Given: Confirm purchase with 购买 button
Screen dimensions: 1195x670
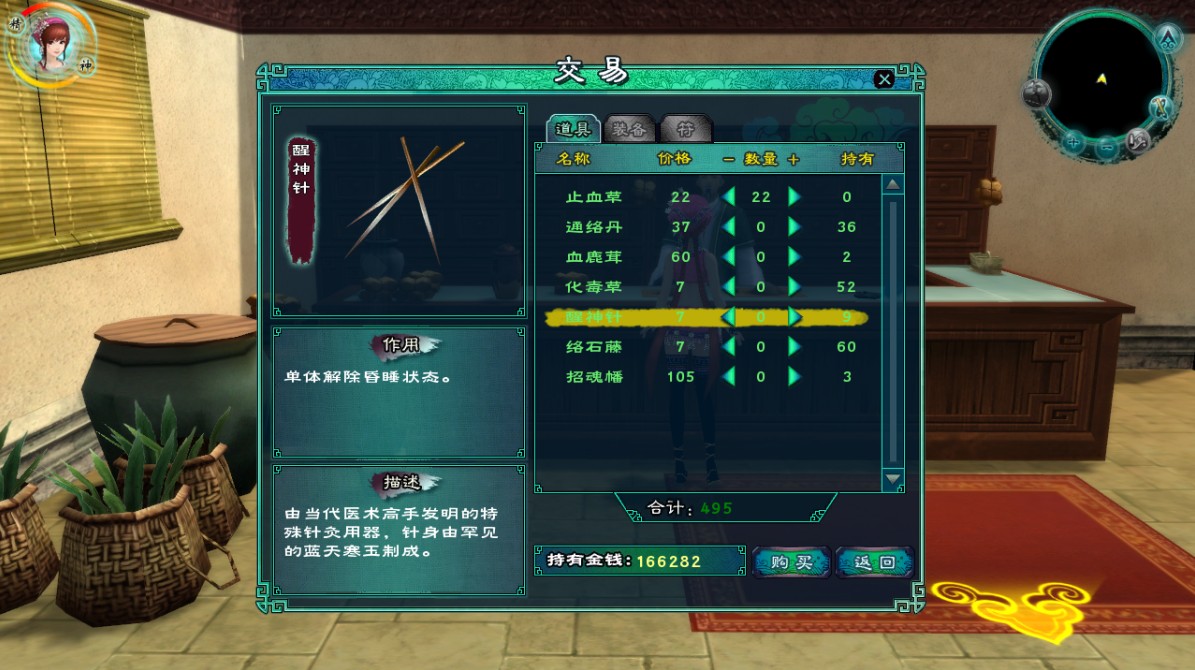Looking at the screenshot, I should (791, 562).
